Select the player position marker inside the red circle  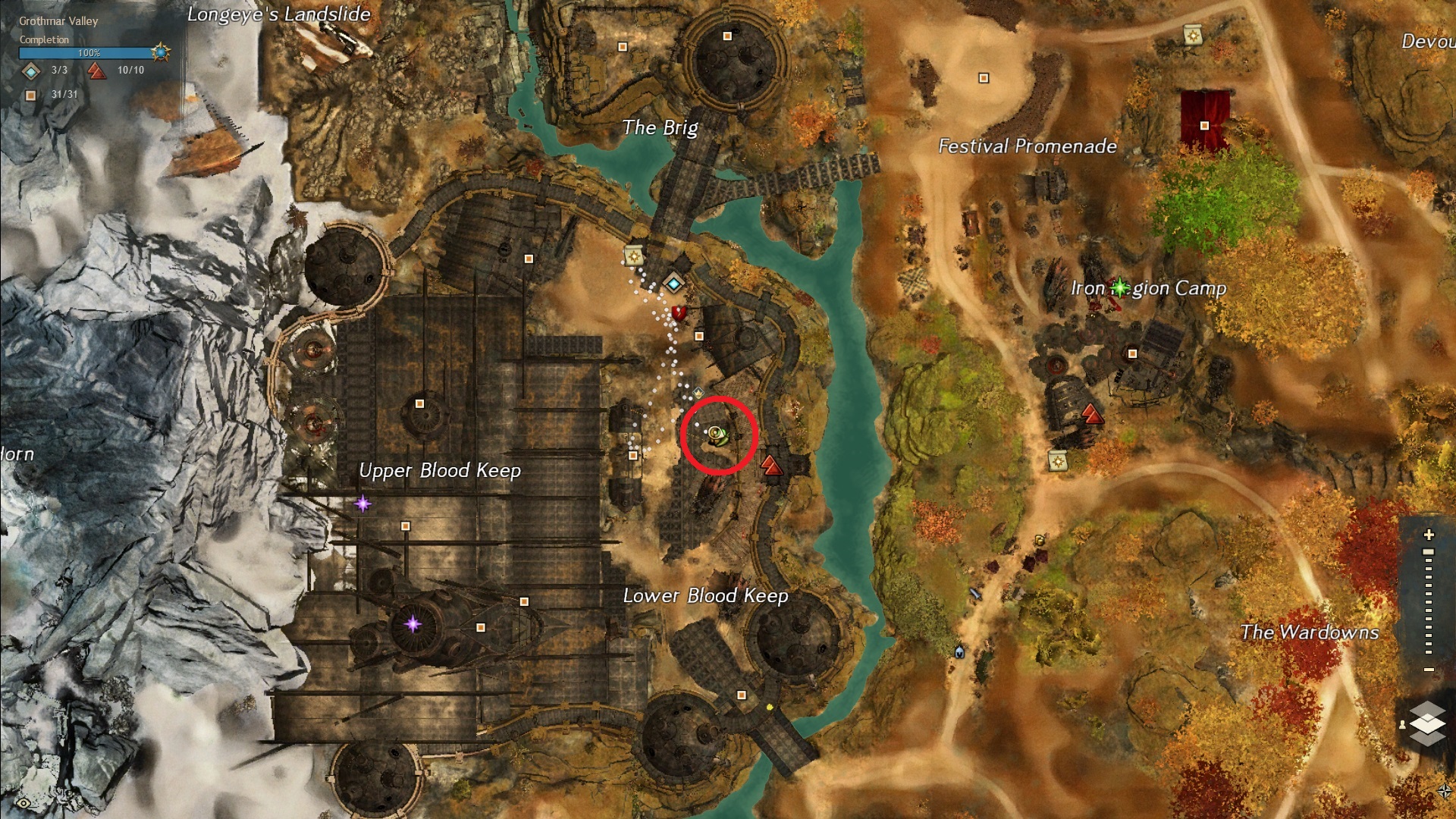tap(715, 434)
